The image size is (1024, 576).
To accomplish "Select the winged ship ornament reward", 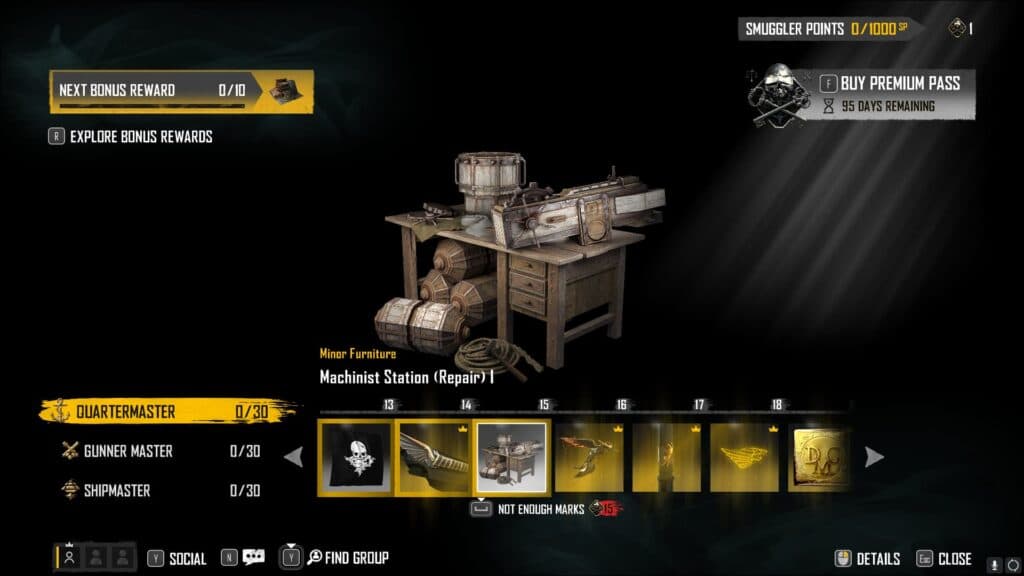I will pyautogui.click(x=433, y=457).
